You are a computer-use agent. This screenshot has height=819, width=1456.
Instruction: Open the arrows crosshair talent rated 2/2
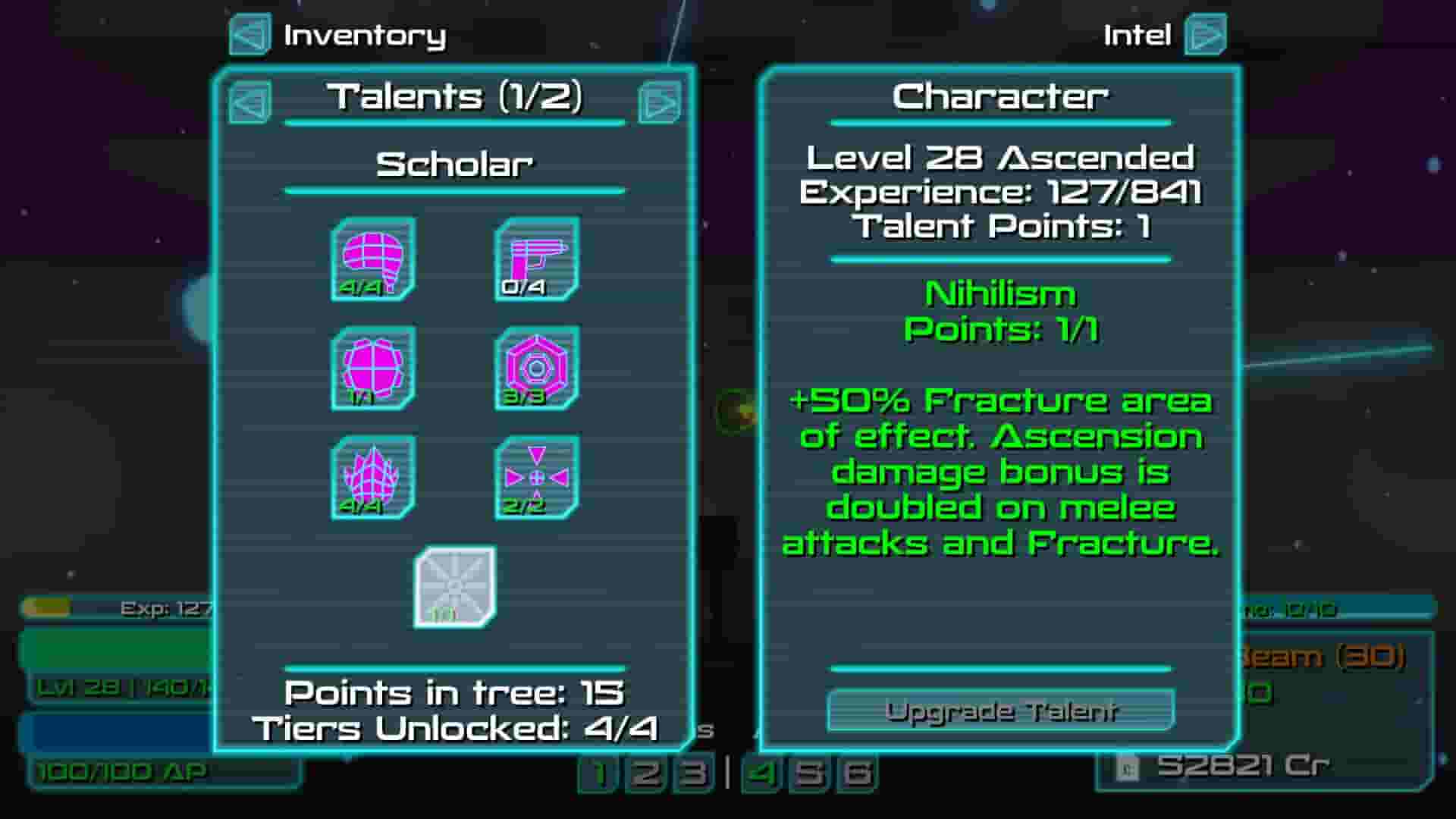pos(536,477)
